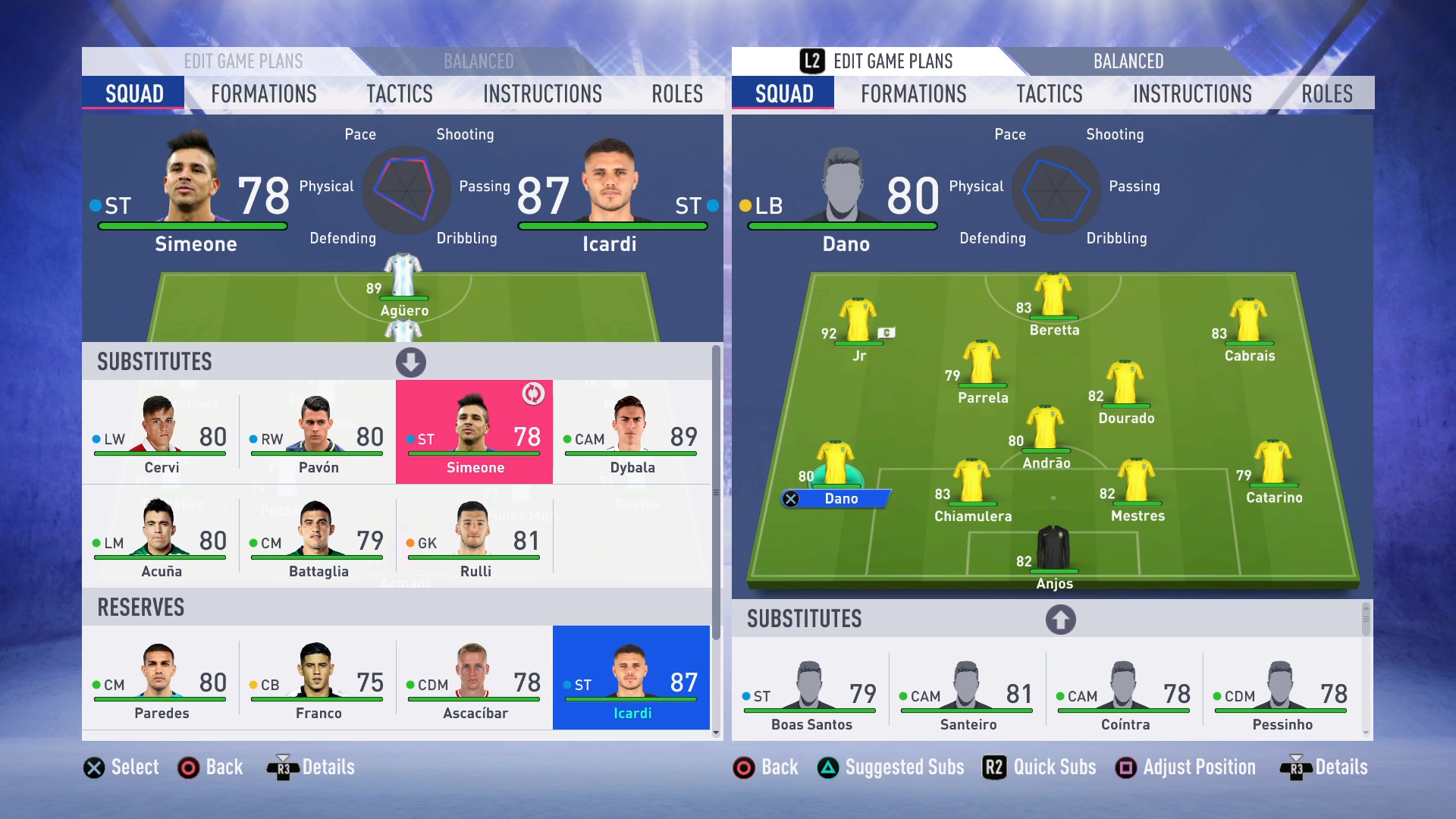Viewport: 1456px width, 819px height.
Task: Collapse left substitutes with the down arrow
Action: [x=411, y=362]
